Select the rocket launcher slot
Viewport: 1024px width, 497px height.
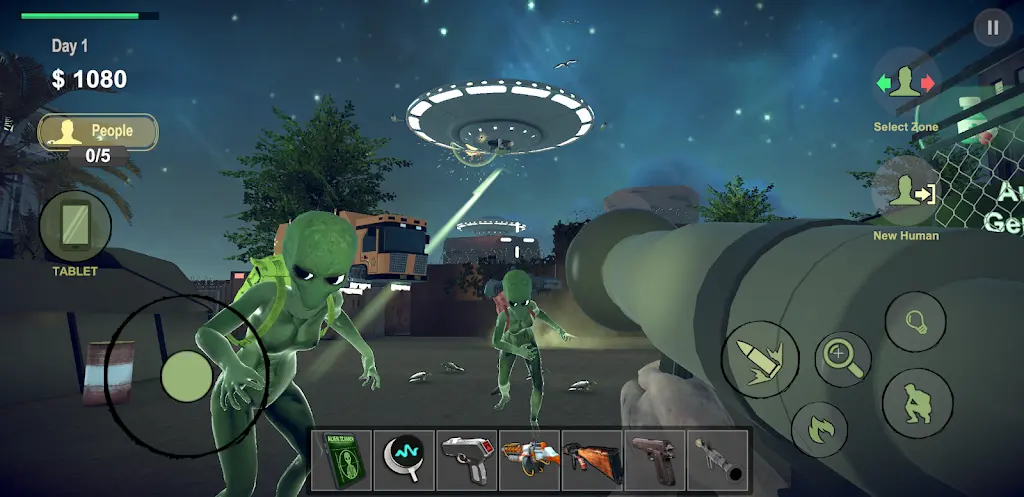click(x=717, y=460)
